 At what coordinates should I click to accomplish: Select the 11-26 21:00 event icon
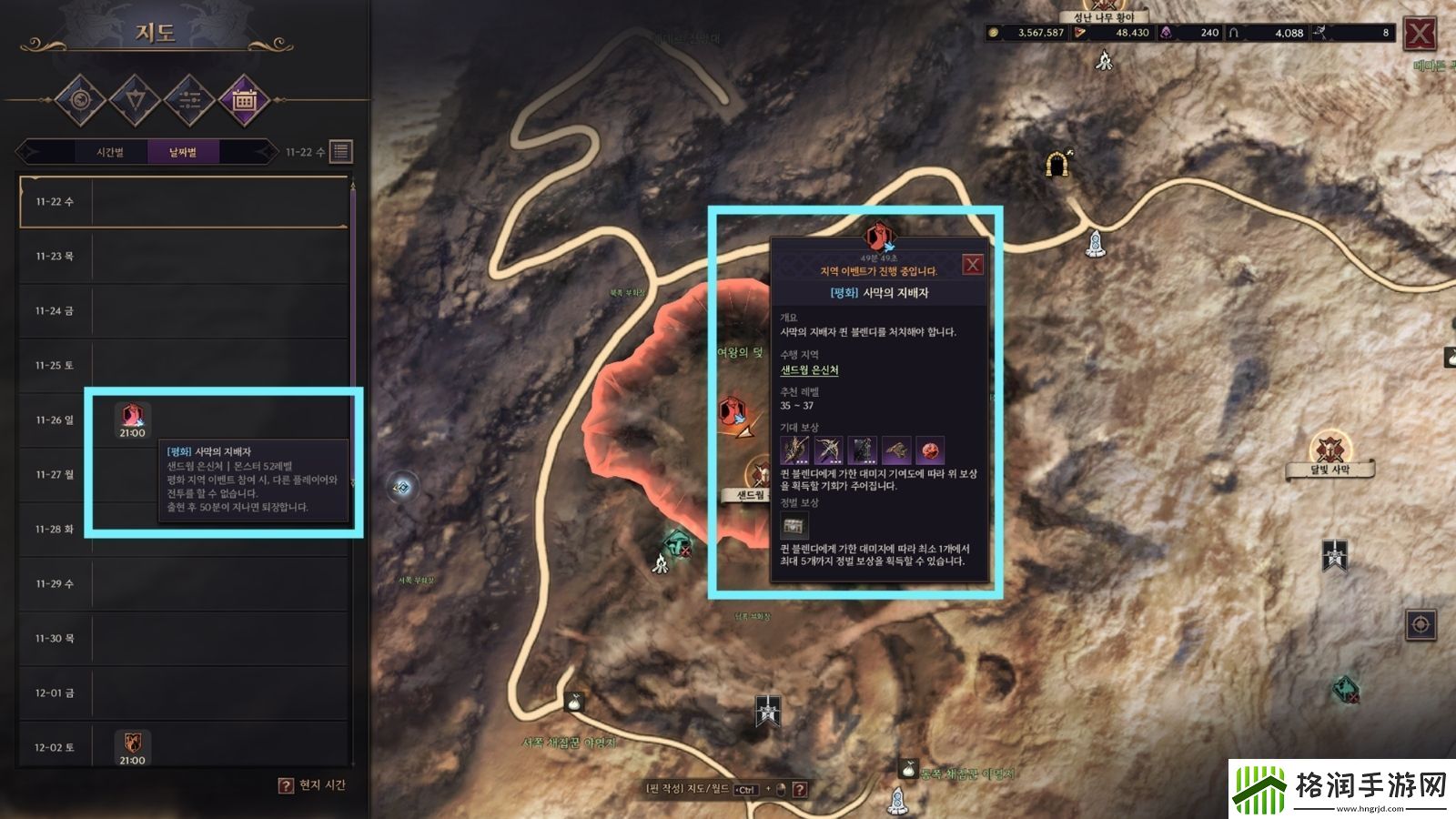pyautogui.click(x=132, y=419)
